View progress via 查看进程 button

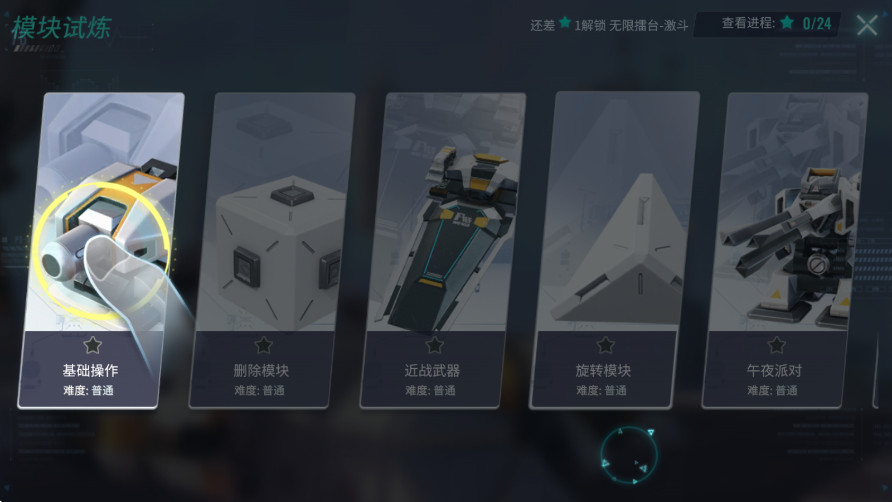click(x=767, y=23)
